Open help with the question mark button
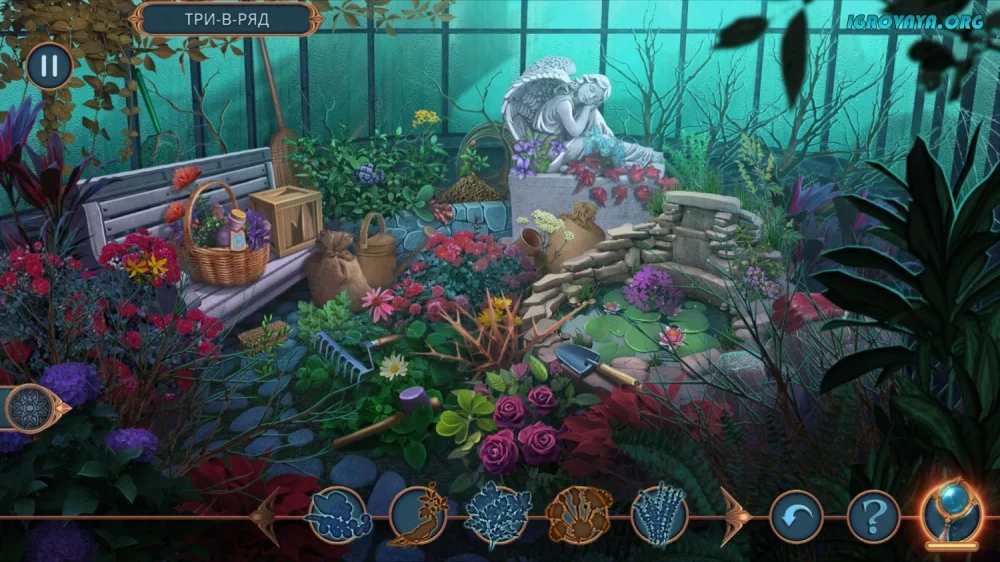 pos(874,517)
